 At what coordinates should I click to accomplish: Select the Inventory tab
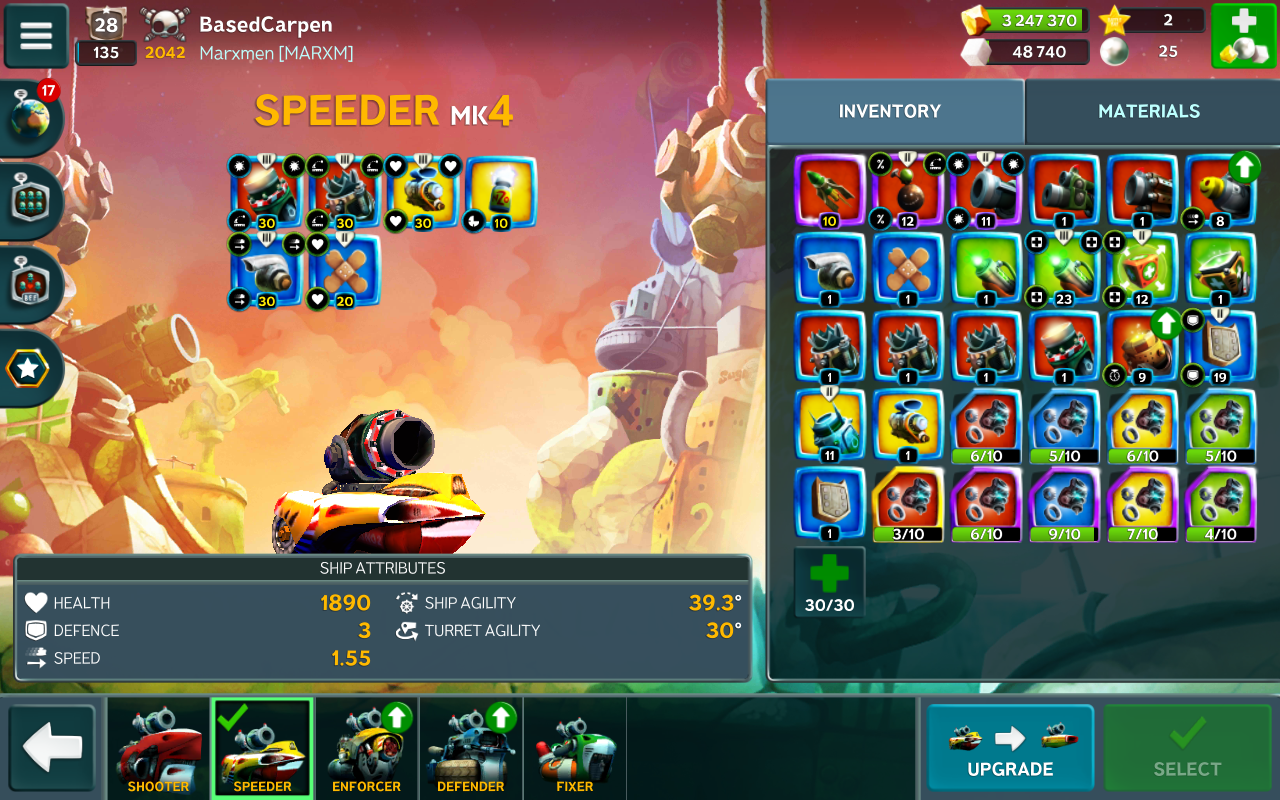coord(890,111)
